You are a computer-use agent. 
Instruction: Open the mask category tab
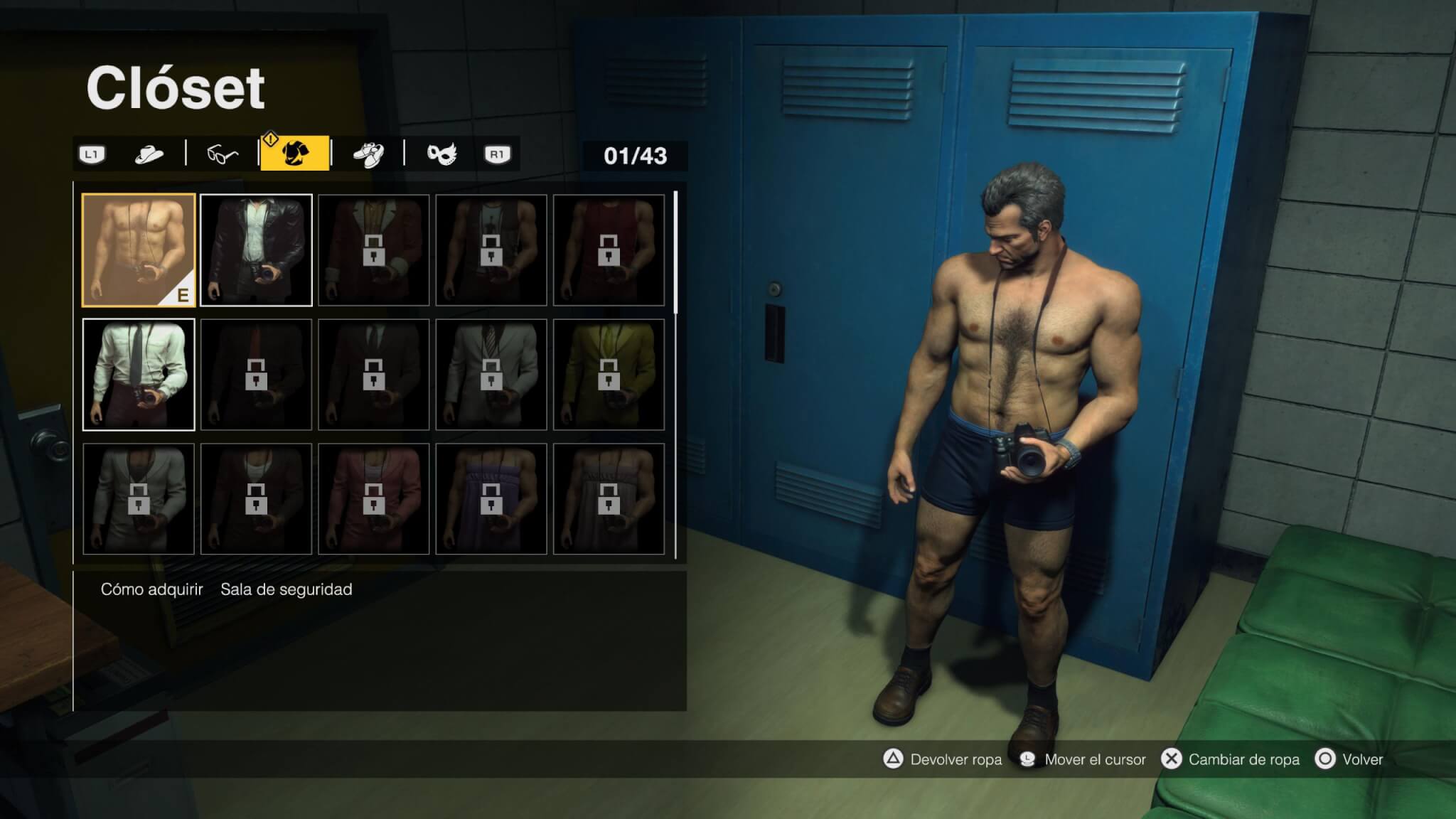pyautogui.click(x=441, y=154)
